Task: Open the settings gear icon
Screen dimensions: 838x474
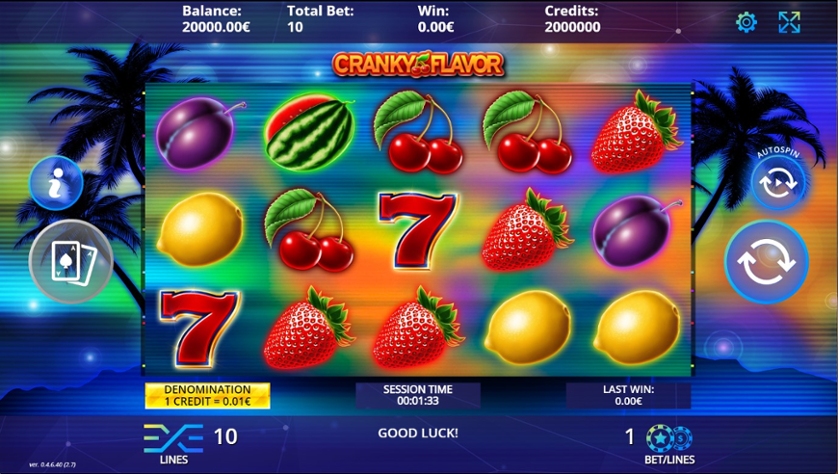Action: 746,22
